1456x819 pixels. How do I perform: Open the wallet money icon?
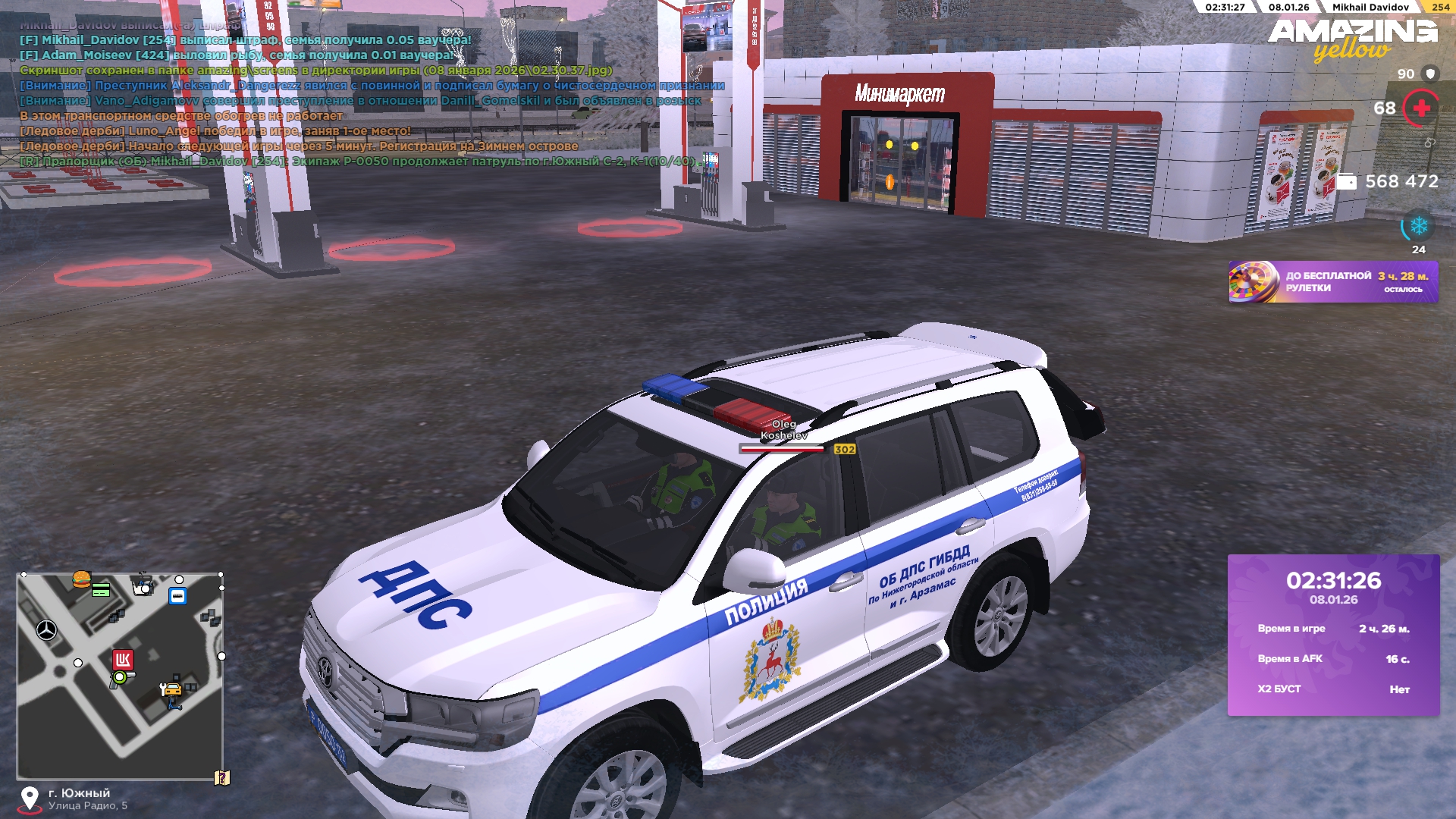1345,182
